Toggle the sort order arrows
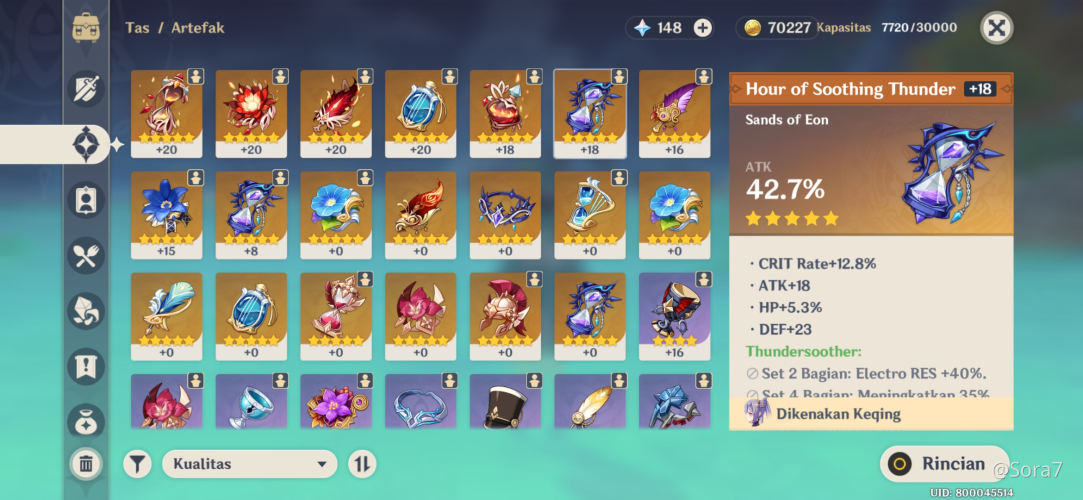Image resolution: width=1083 pixels, height=500 pixels. pos(362,464)
